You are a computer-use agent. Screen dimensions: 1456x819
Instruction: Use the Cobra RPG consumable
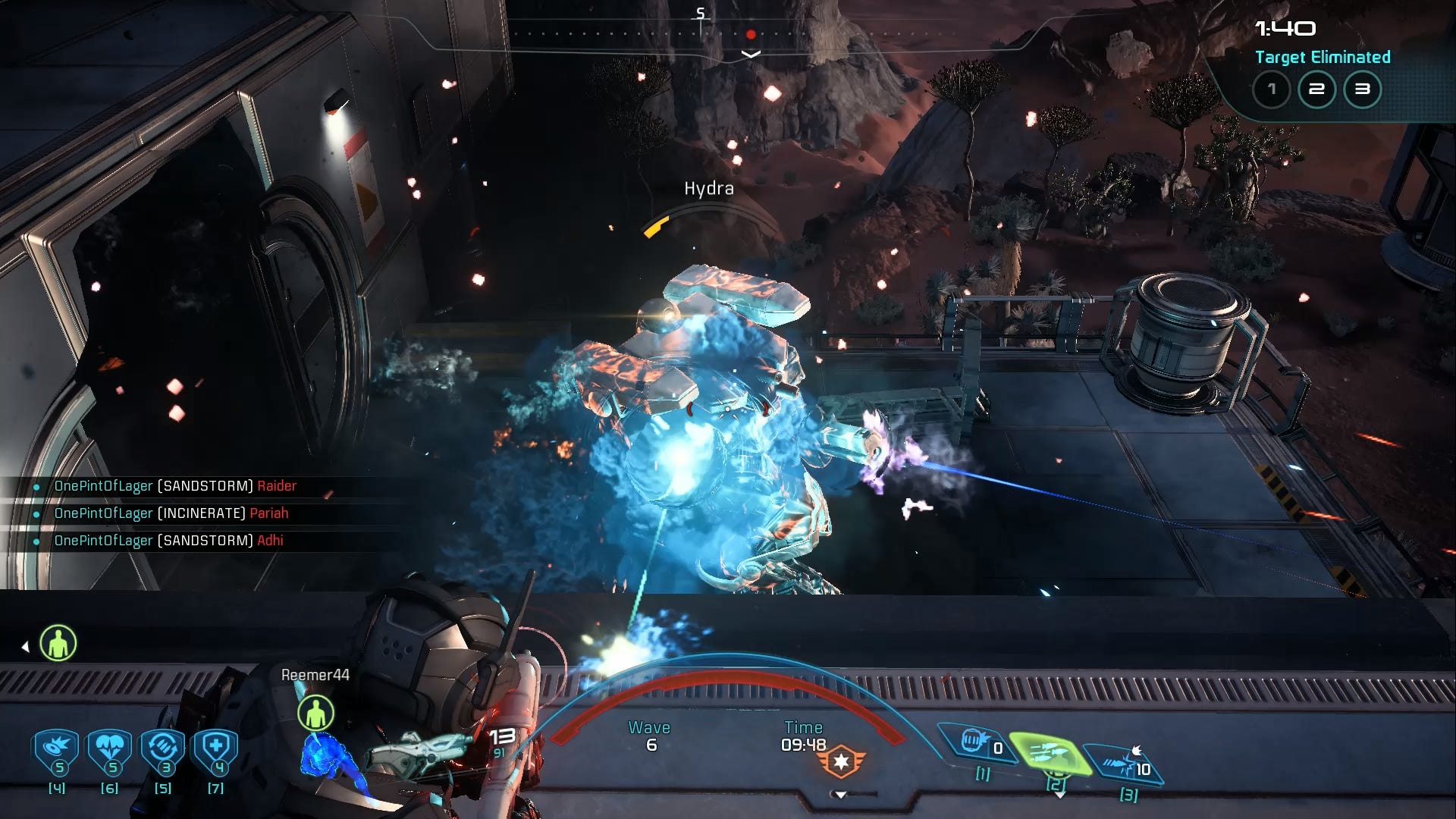click(56, 750)
